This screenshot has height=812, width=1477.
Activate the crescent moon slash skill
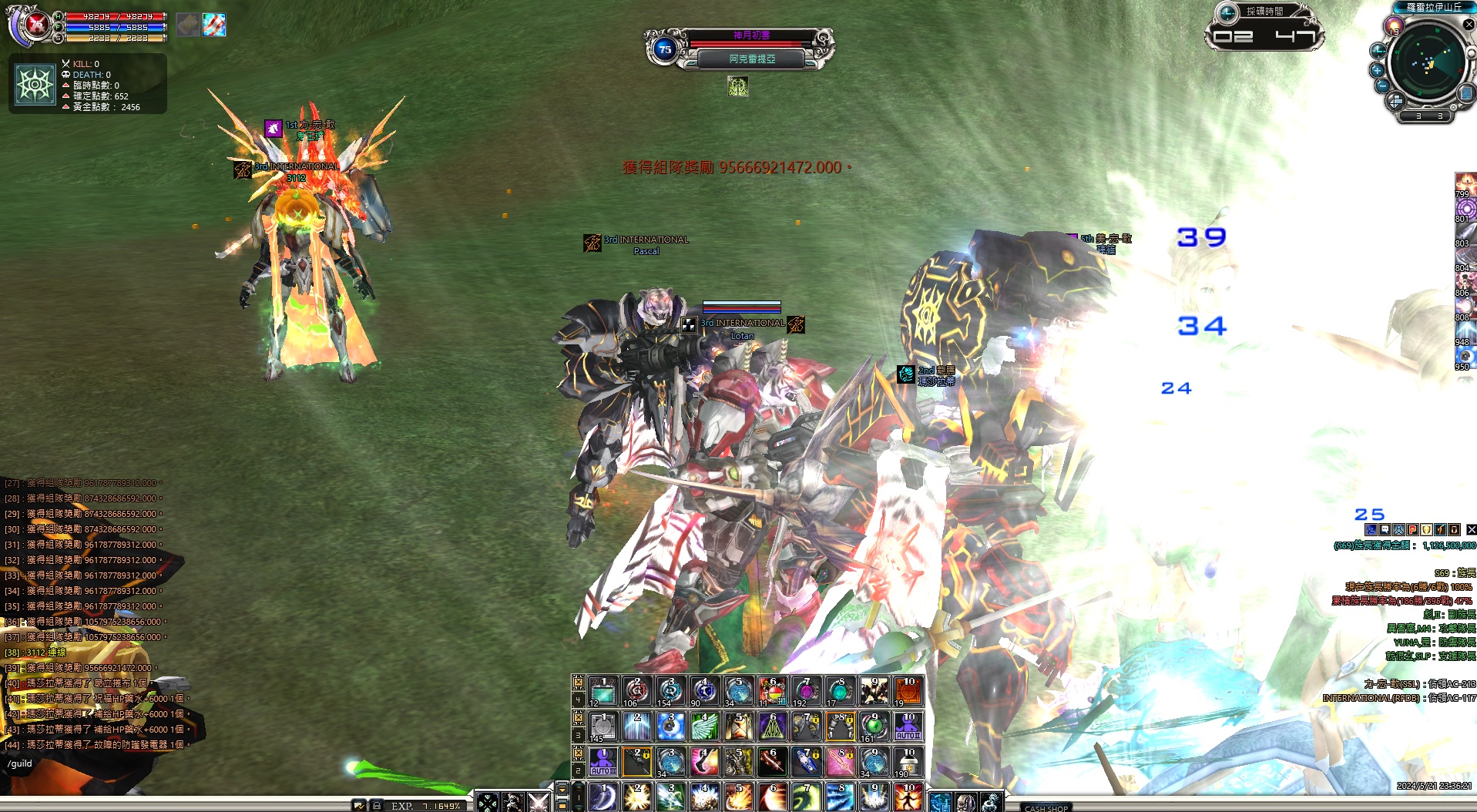(x=603, y=797)
